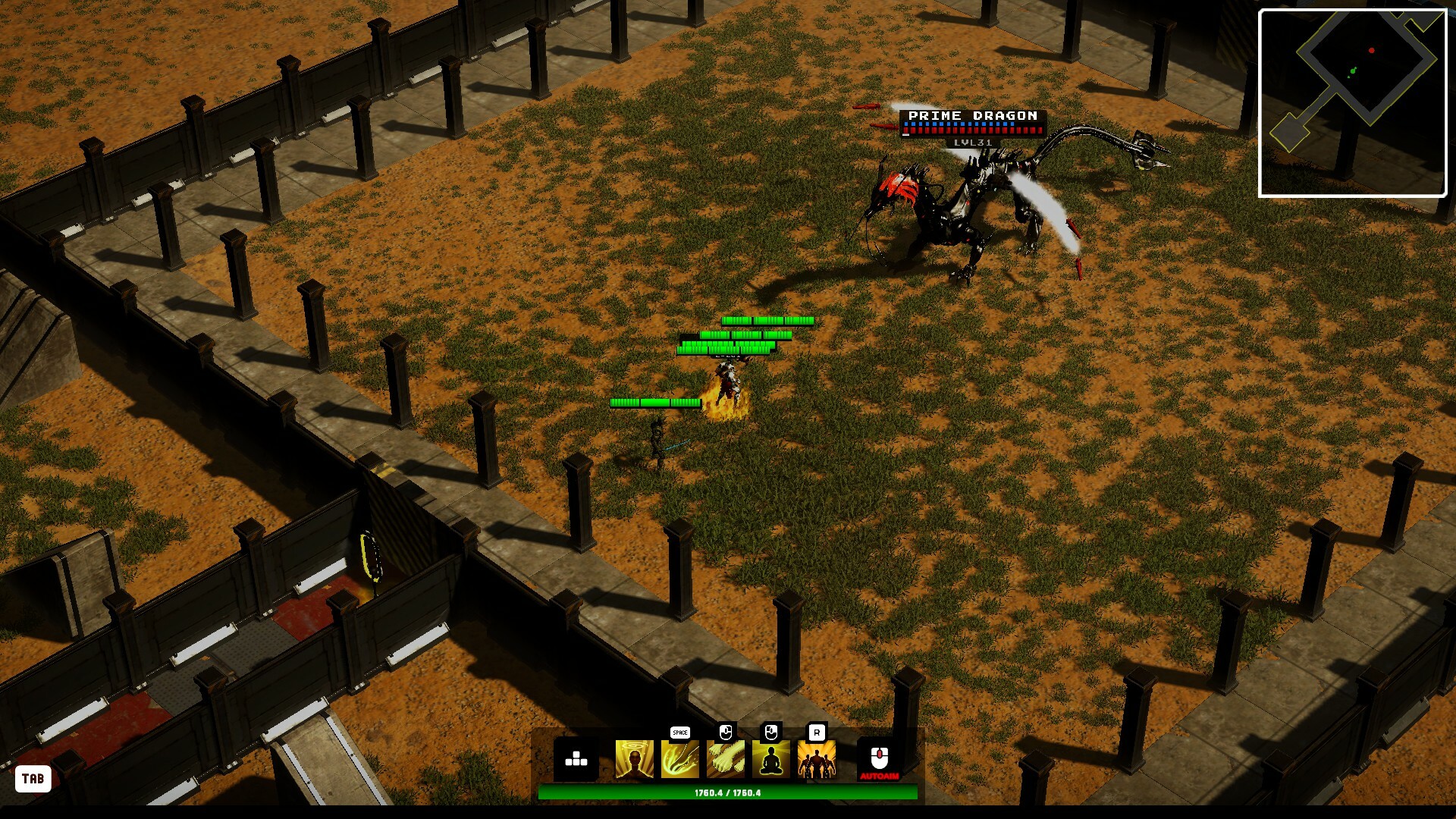Click the red enemy dot on the minimap

pos(1371,50)
